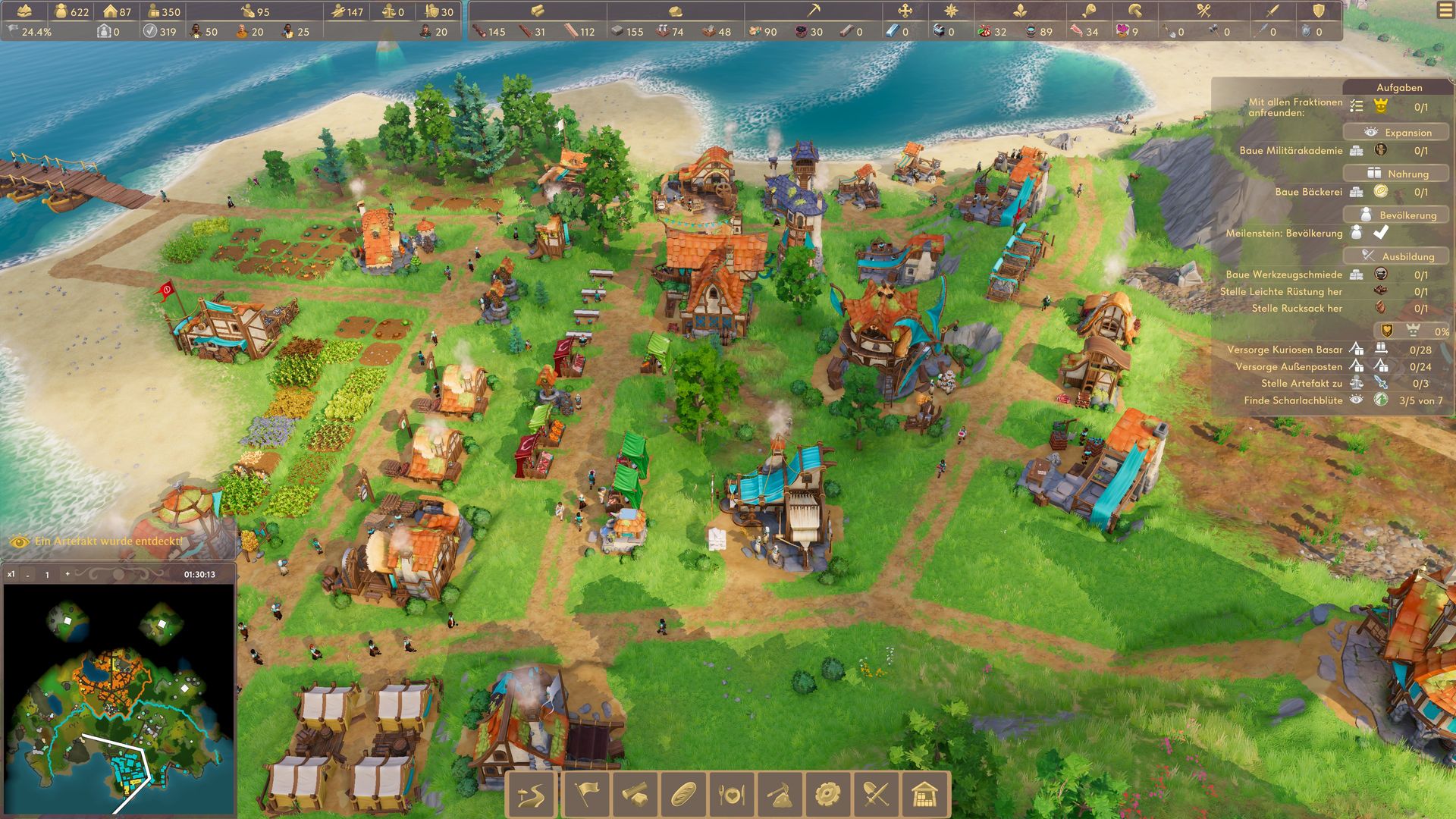Viewport: 1456px width, 819px height.
Task: Open the plate and cutlery build category
Action: point(732,795)
